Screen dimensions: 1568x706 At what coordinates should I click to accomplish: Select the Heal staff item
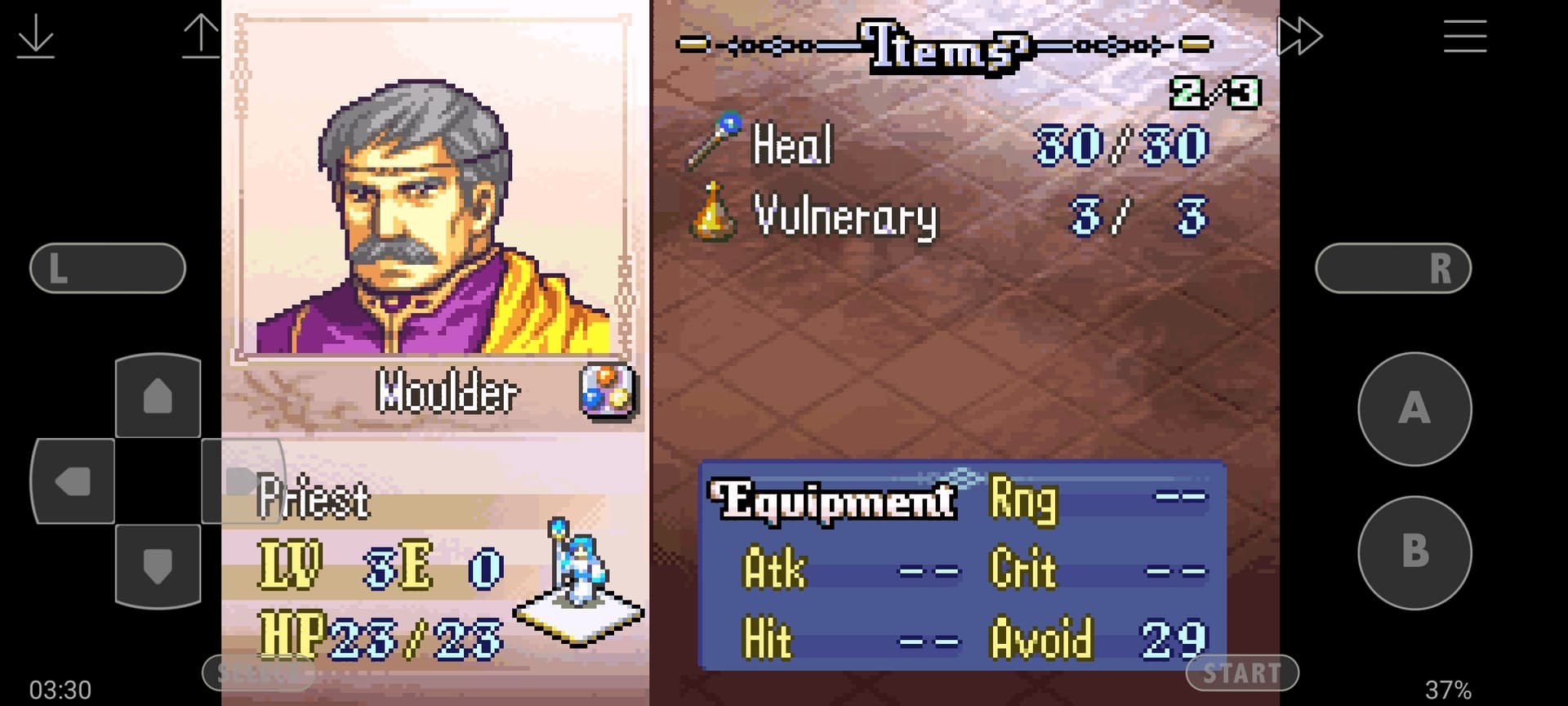tap(791, 145)
